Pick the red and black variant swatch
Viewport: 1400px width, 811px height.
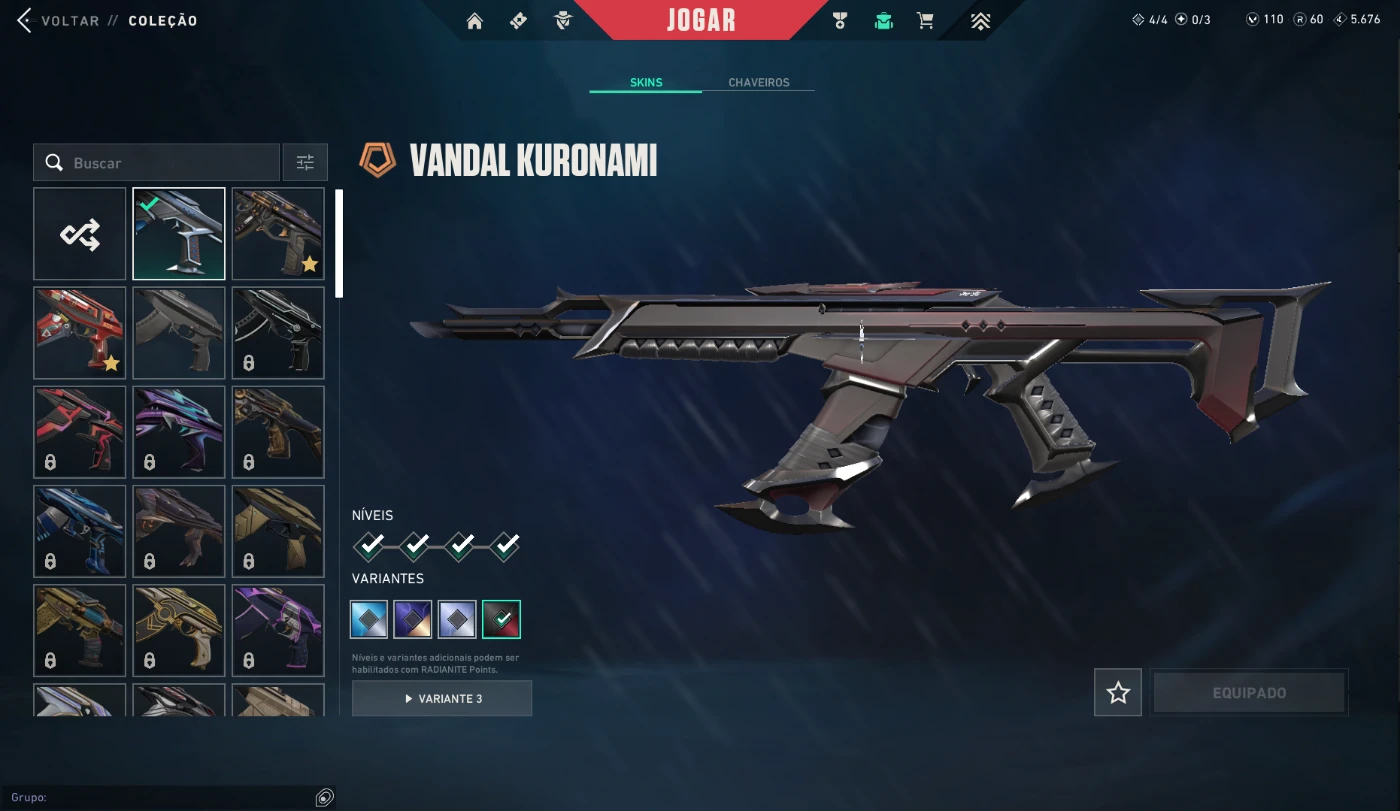pyautogui.click(x=501, y=619)
